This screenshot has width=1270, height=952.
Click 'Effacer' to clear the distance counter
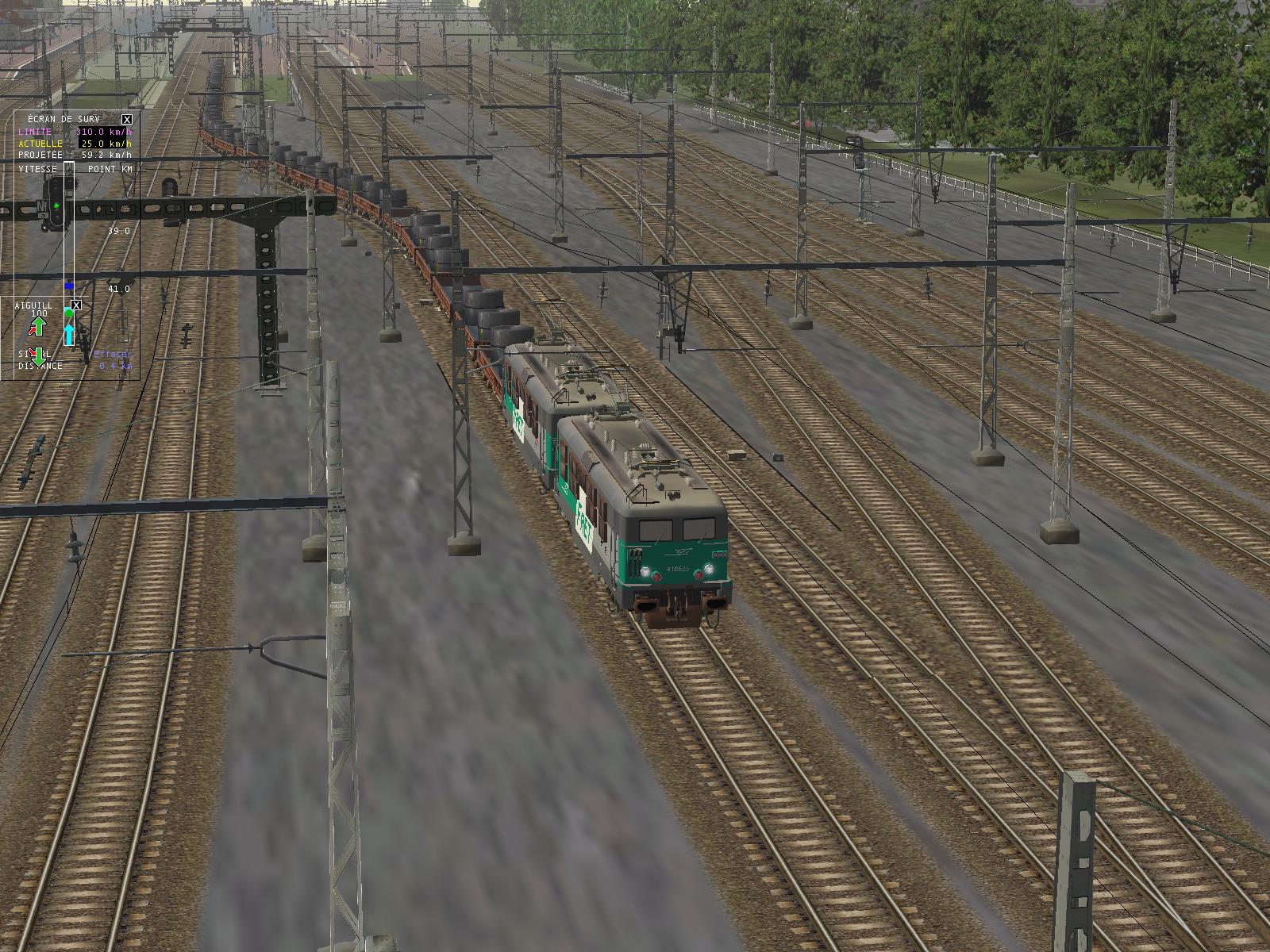click(112, 353)
